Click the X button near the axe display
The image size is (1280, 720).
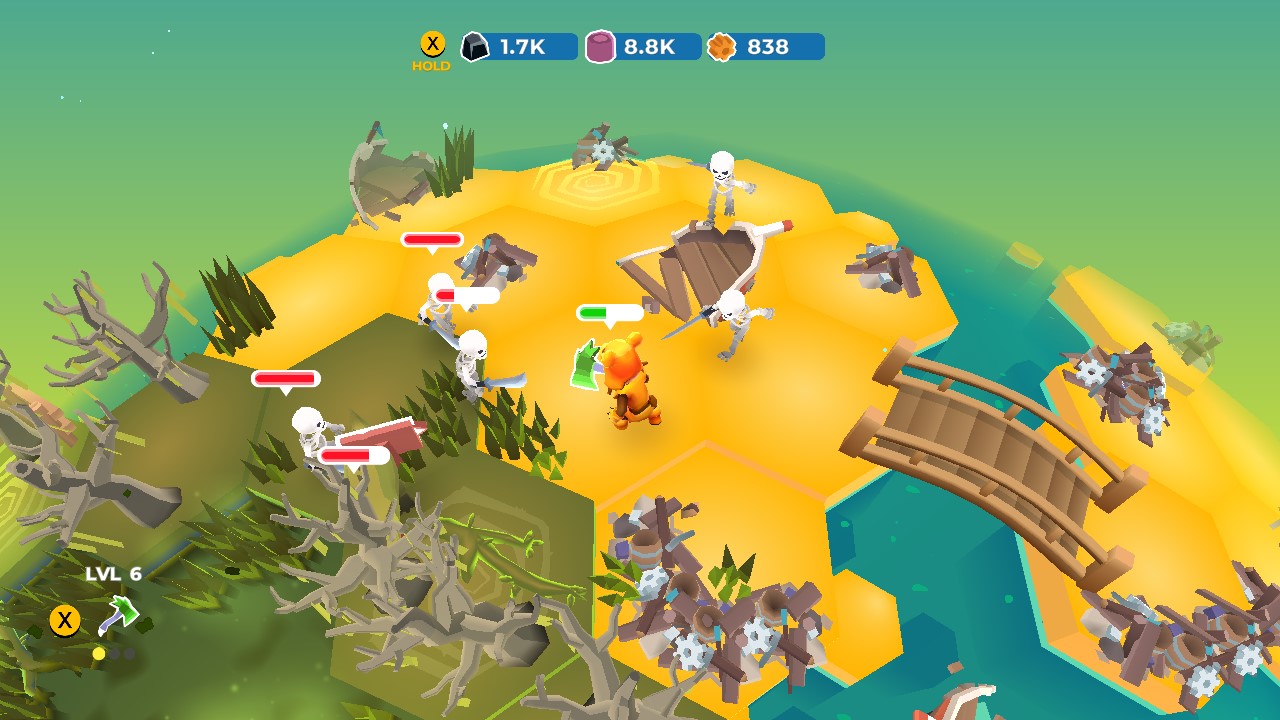(x=65, y=620)
